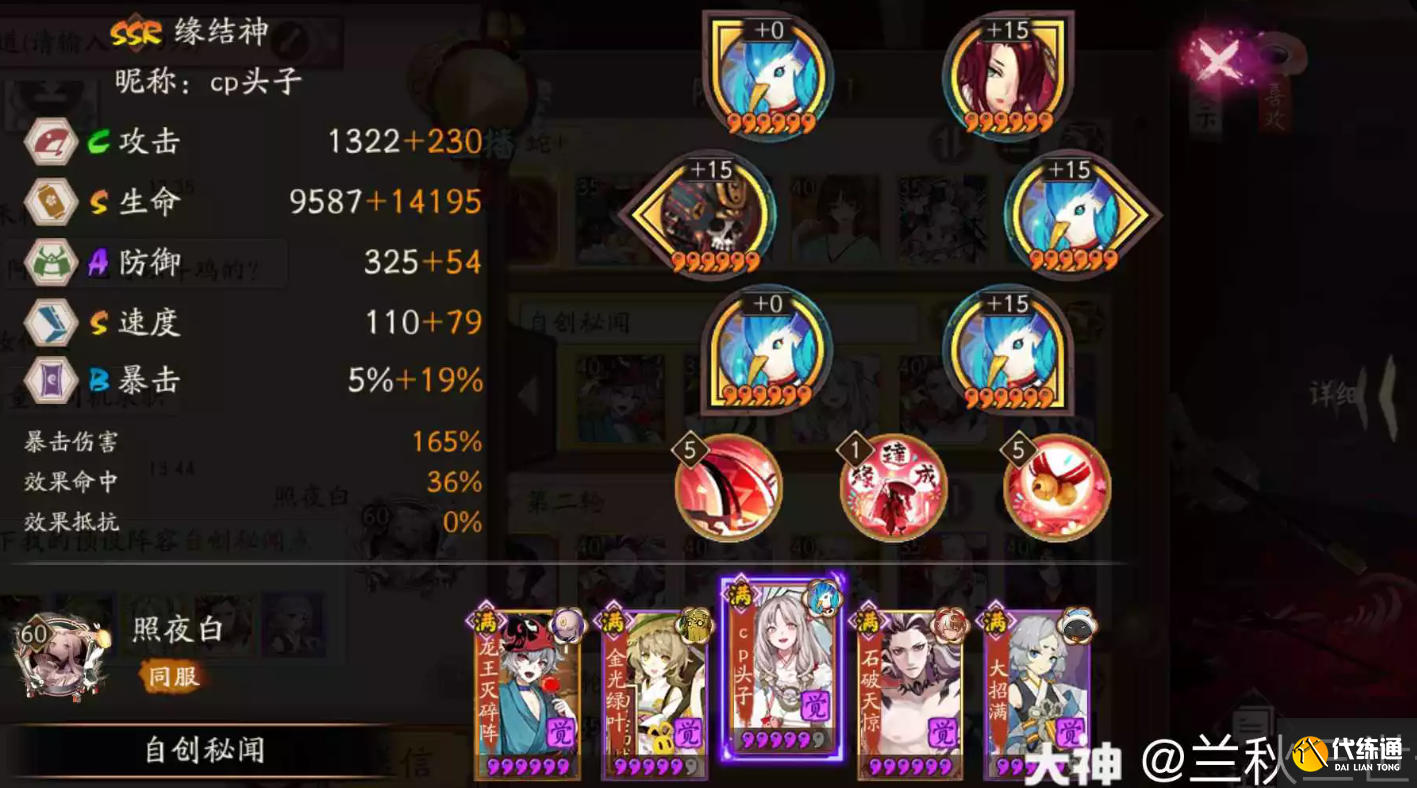Screen dimensions: 1417x788
Task: Click the 缘达成 skill icon
Action: point(893,489)
